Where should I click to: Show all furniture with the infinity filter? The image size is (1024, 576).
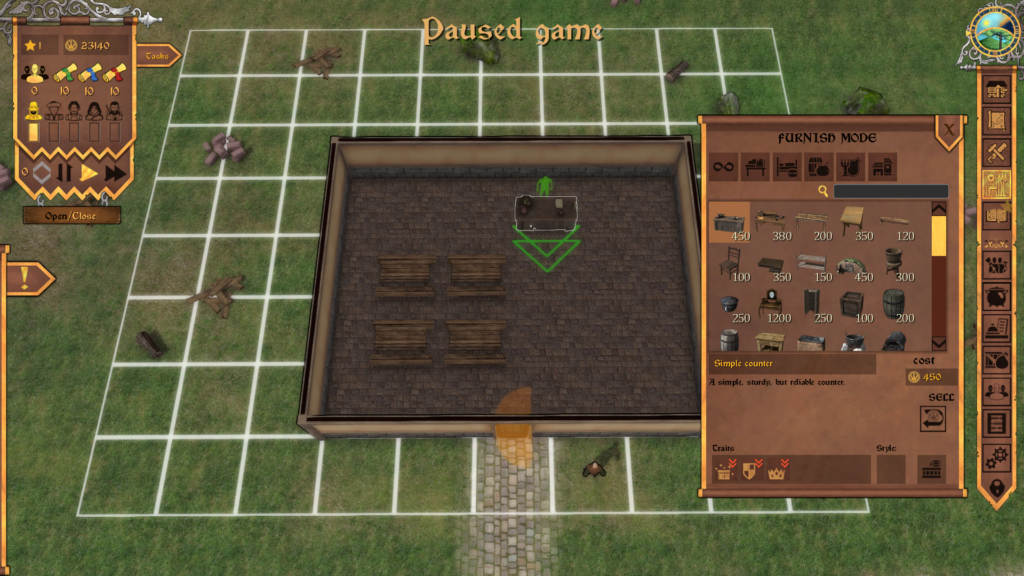(x=725, y=167)
